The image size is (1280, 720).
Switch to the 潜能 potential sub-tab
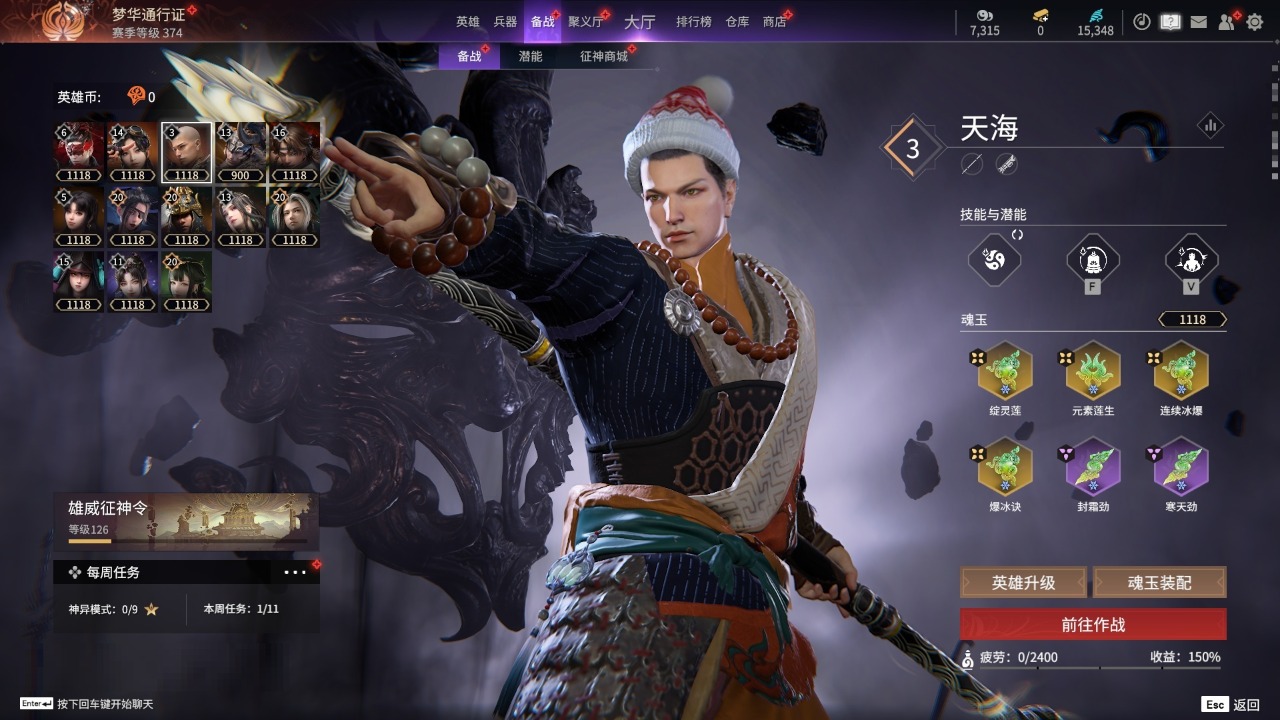(x=530, y=56)
